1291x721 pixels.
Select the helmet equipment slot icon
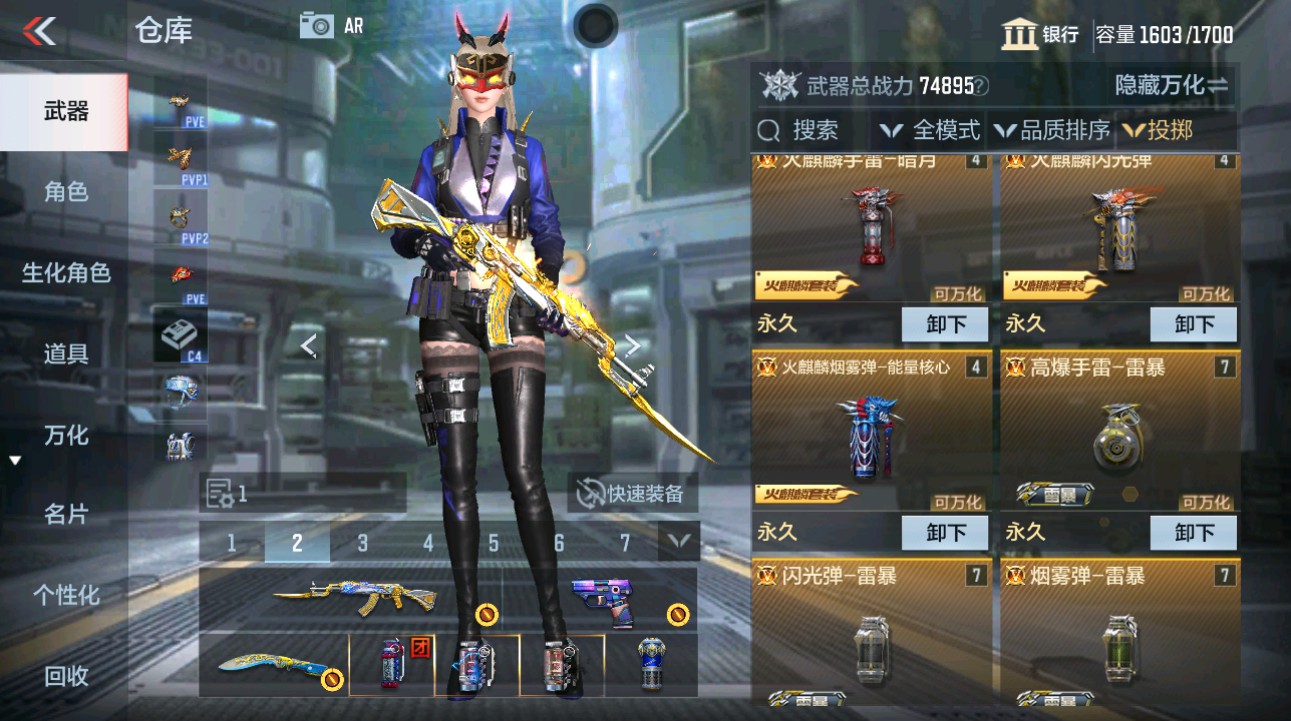coord(180,390)
